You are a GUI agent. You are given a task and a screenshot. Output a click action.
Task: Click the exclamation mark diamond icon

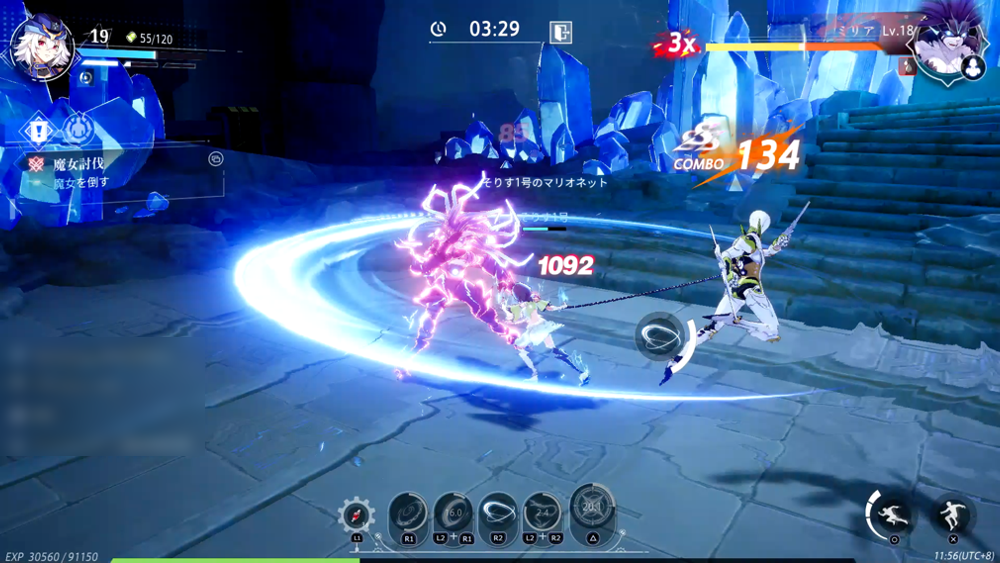coord(39,129)
